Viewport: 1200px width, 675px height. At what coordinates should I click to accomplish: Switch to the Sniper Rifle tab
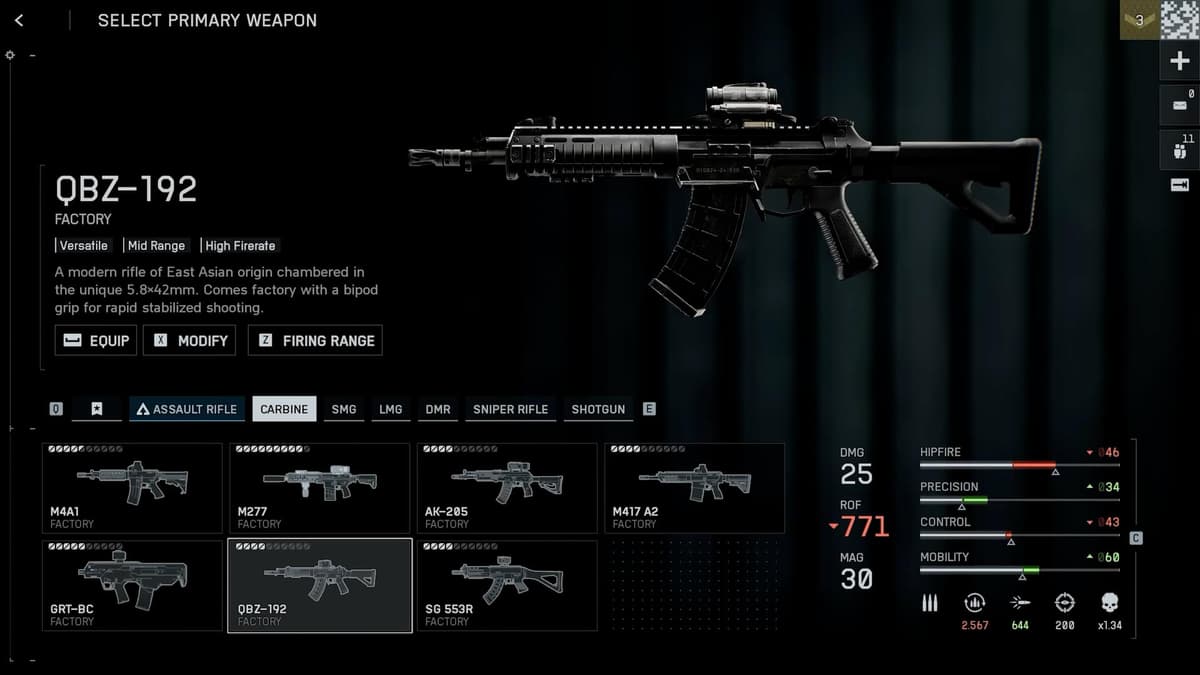[510, 409]
